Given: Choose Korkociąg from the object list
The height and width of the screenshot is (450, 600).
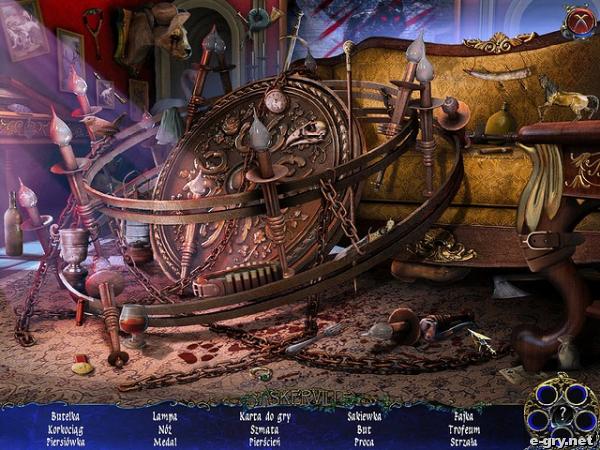Looking at the screenshot, I should coord(66,427).
